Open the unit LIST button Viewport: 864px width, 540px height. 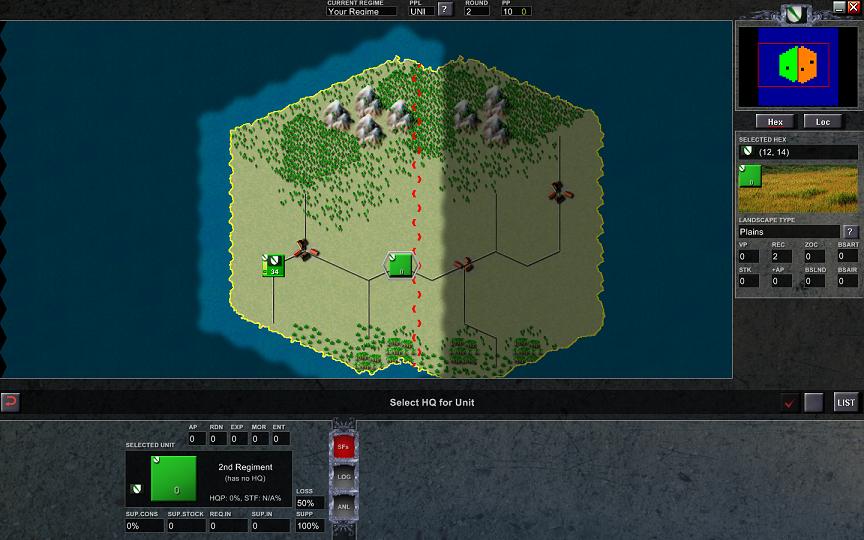pos(846,402)
